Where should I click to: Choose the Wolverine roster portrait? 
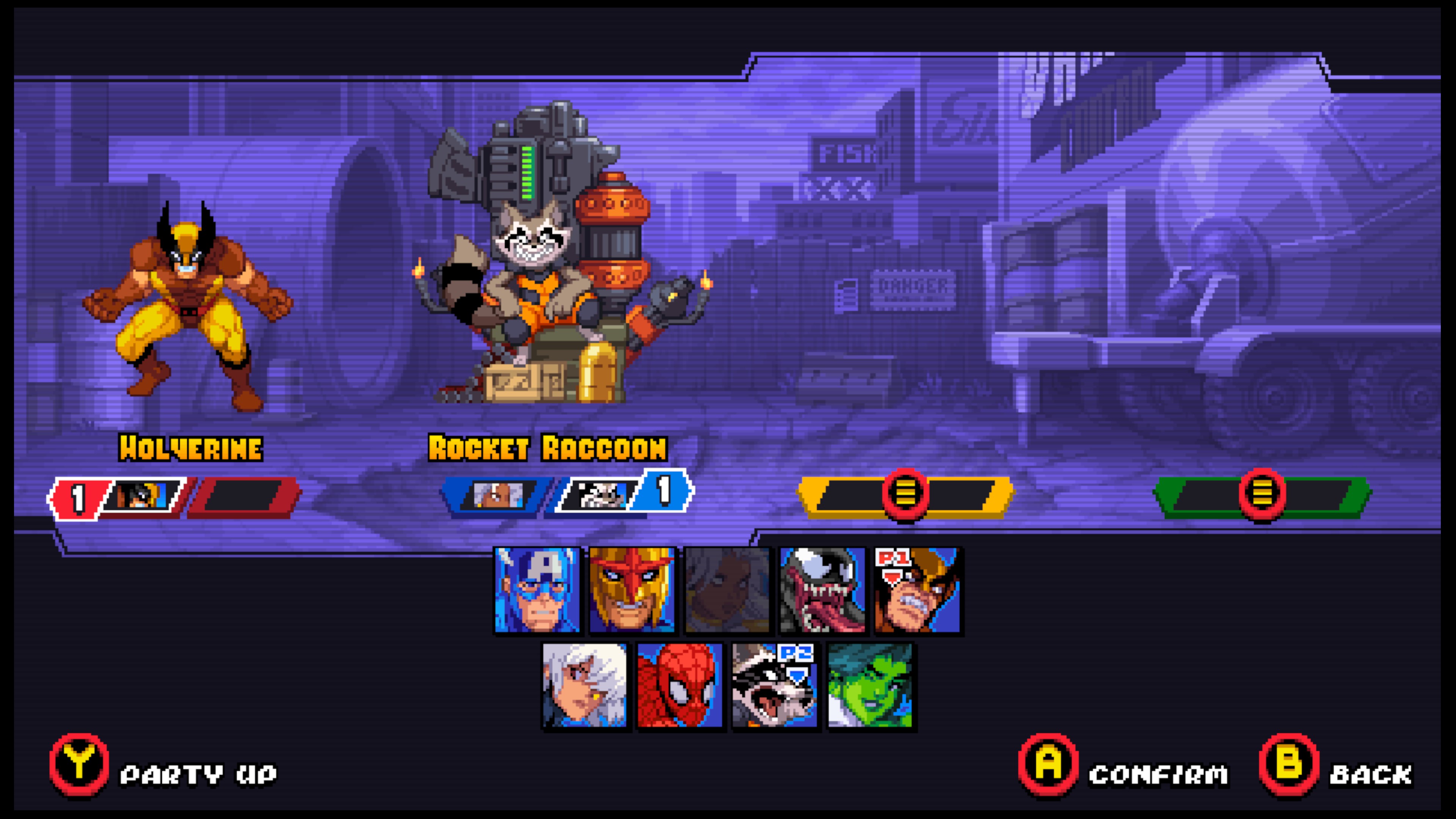[x=917, y=590]
